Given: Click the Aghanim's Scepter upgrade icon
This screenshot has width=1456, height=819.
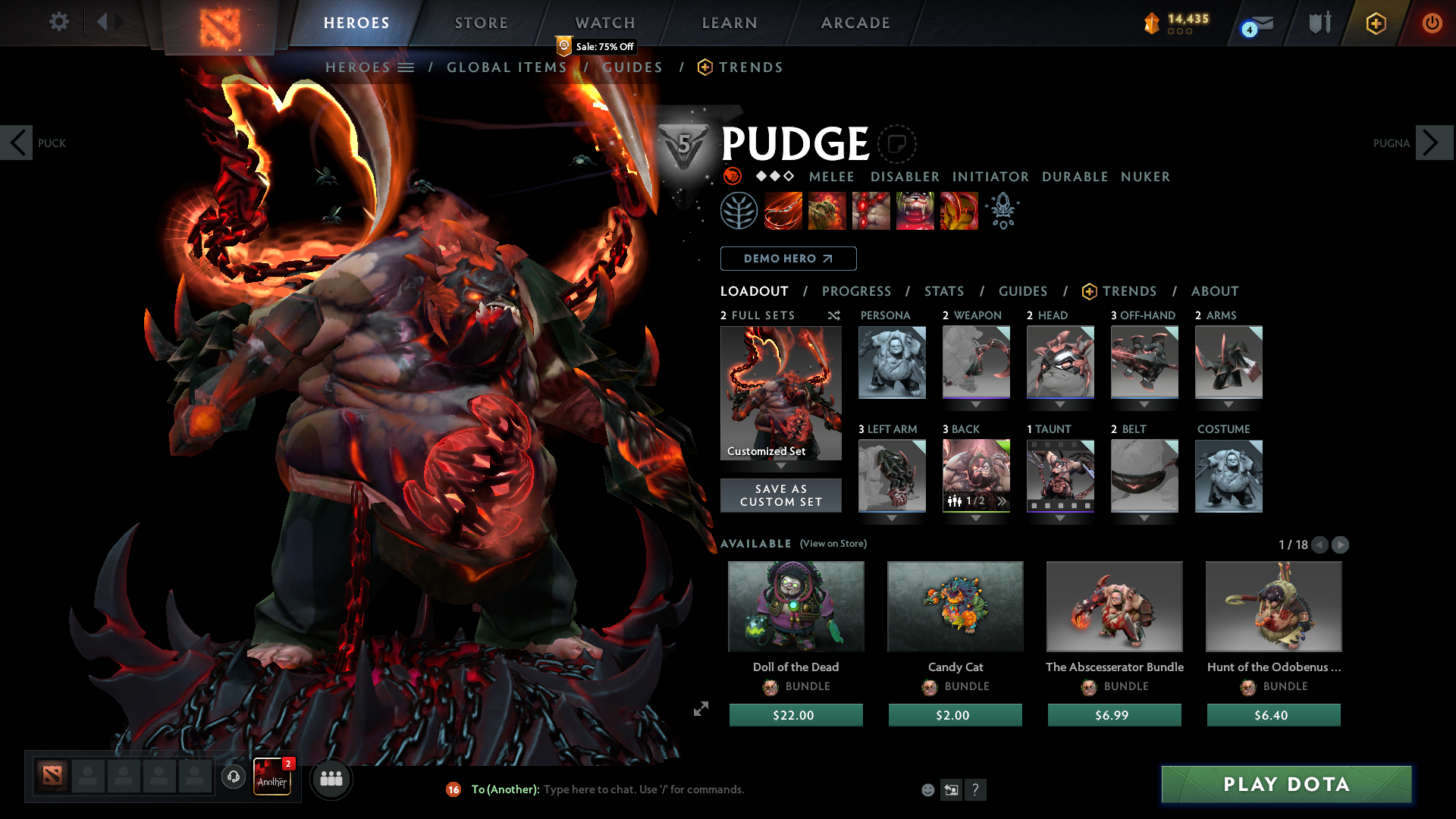Looking at the screenshot, I should [x=1003, y=211].
